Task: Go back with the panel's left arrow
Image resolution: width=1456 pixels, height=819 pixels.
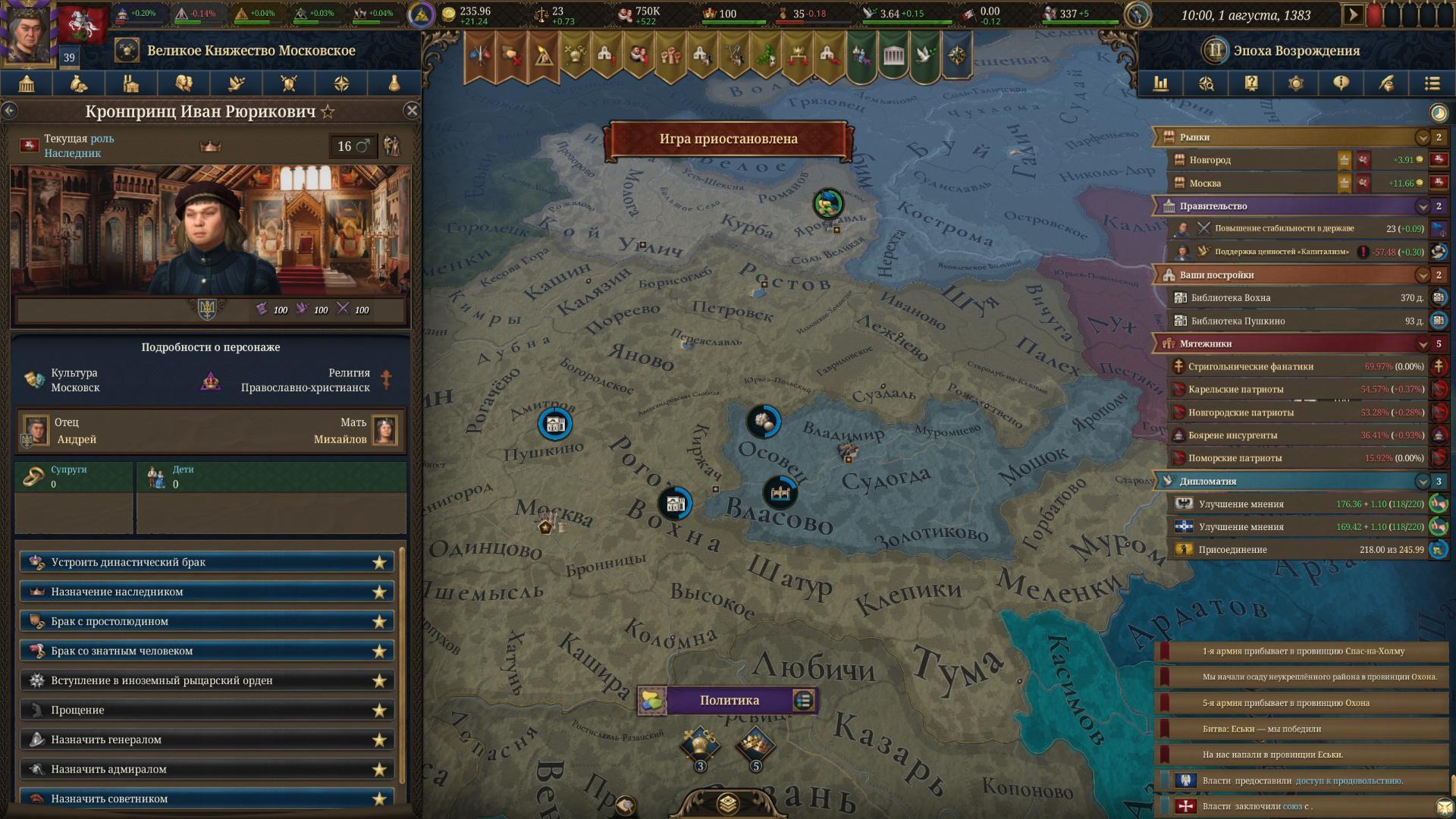Action: [x=10, y=111]
